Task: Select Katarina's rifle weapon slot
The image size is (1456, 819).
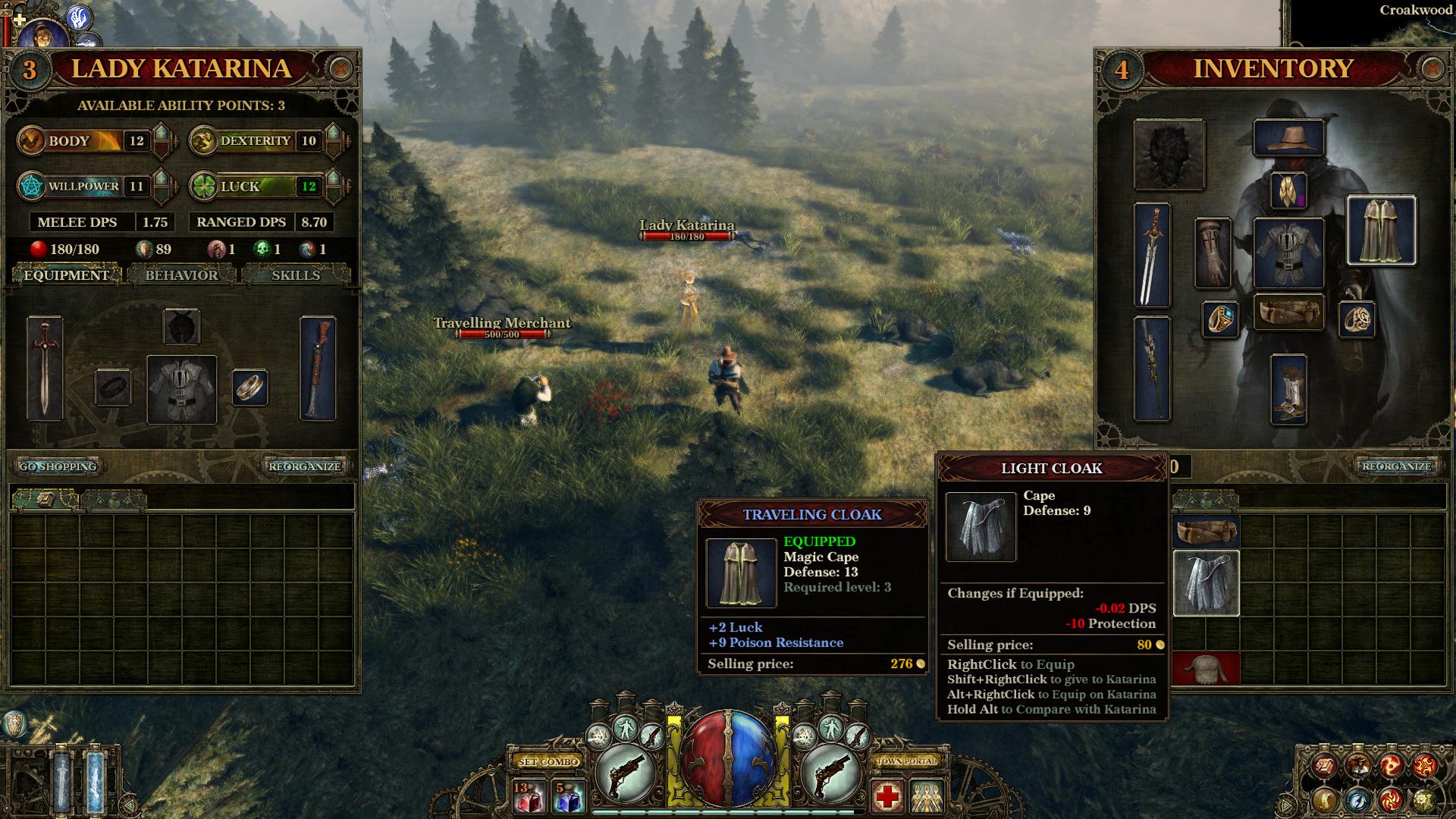Action: point(318,369)
